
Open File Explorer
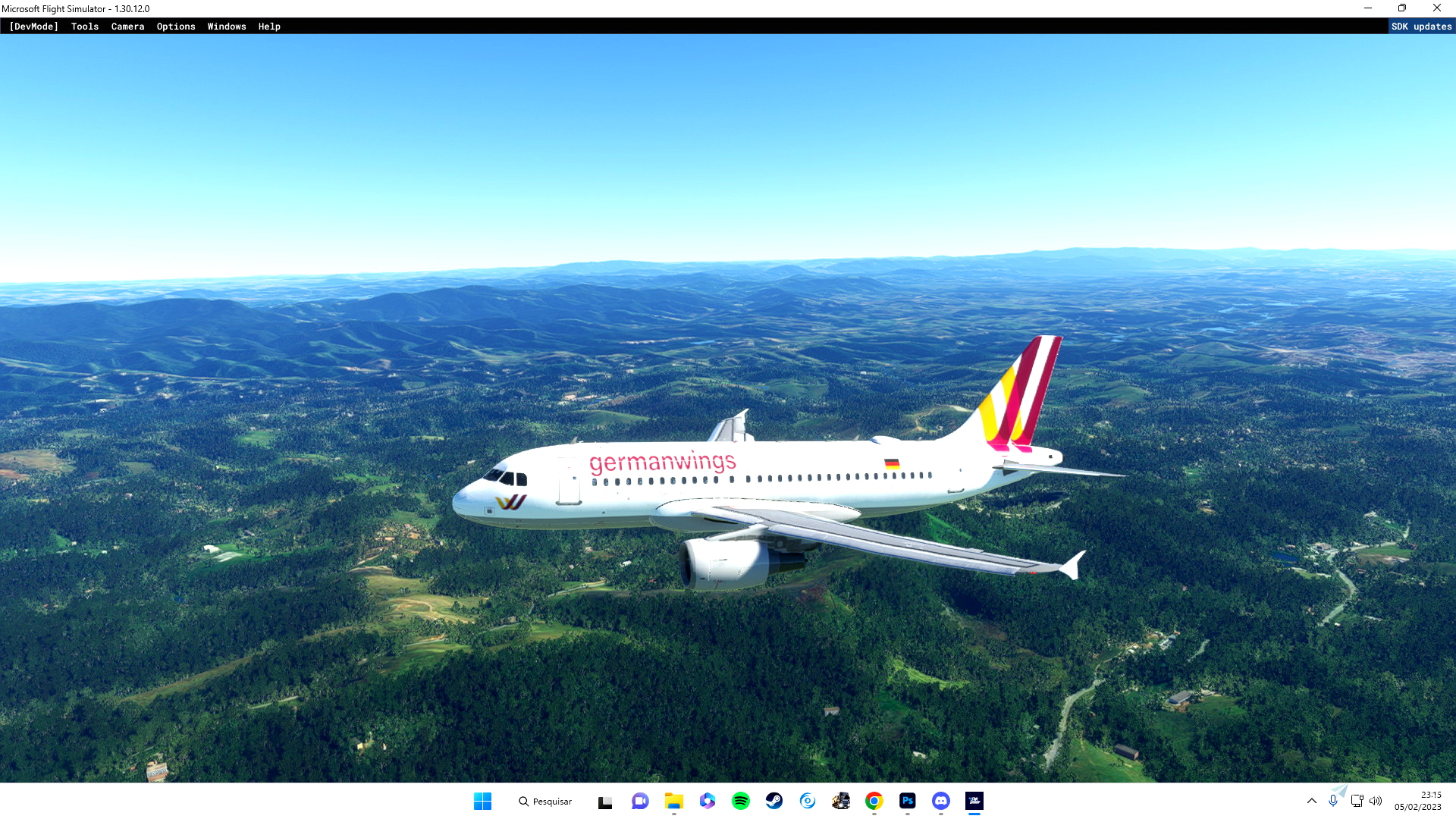674,801
